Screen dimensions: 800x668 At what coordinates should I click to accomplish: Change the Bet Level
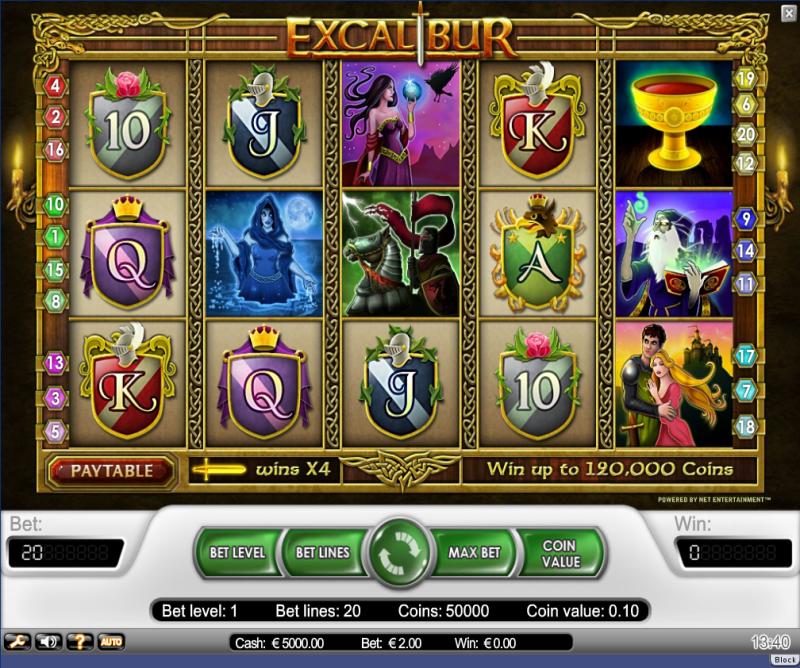237,552
